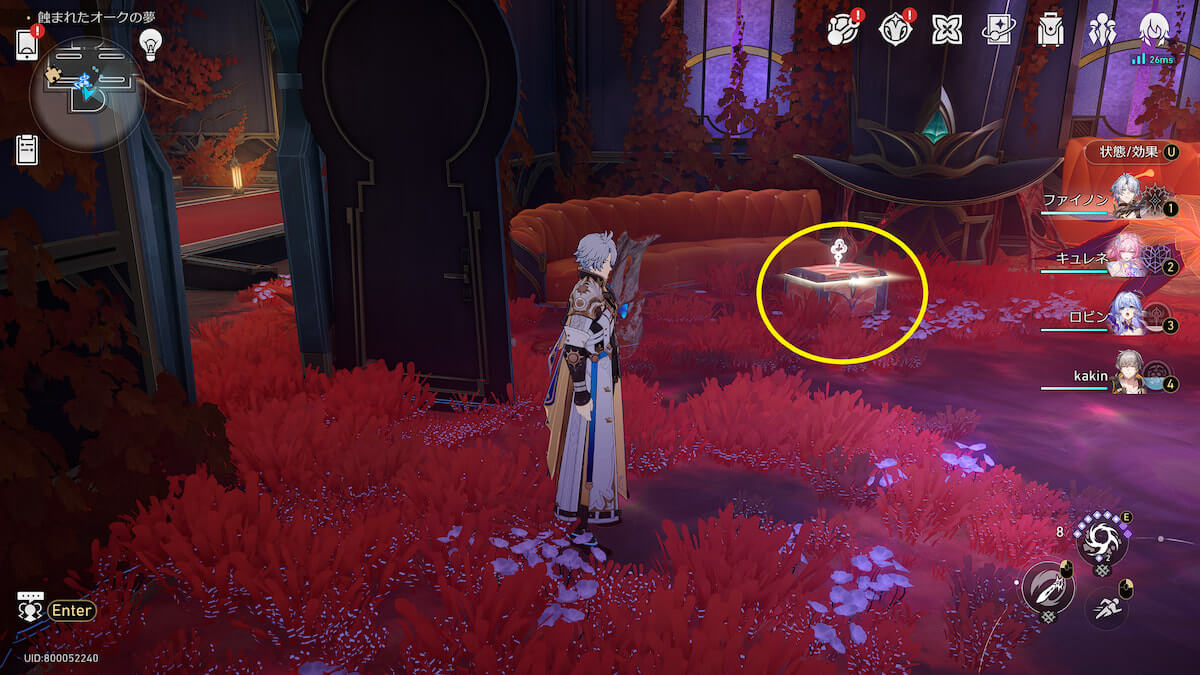Open the backpack inventory
The height and width of the screenshot is (675, 1200).
(1050, 30)
